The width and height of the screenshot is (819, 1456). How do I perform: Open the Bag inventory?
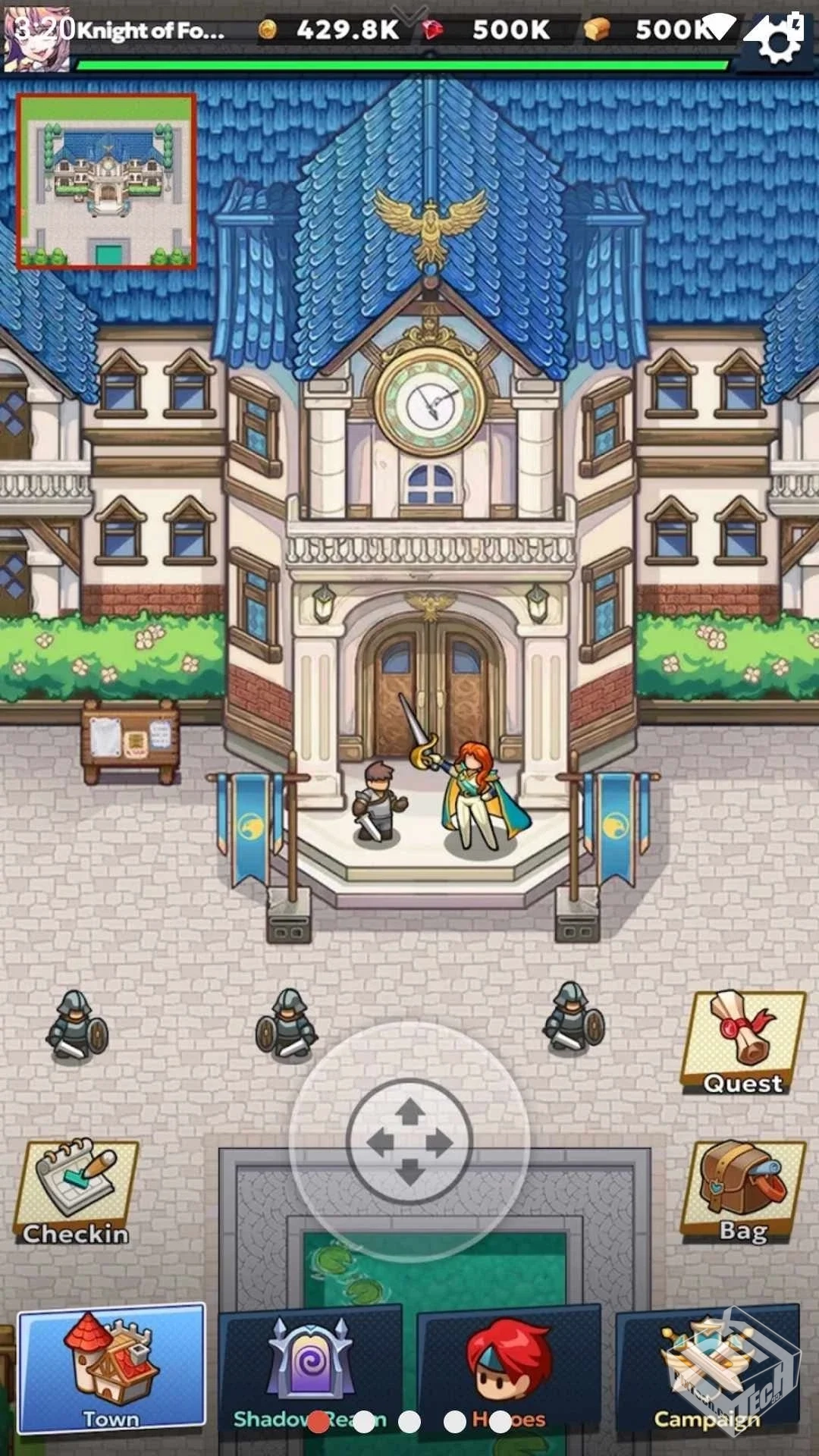743,1192
